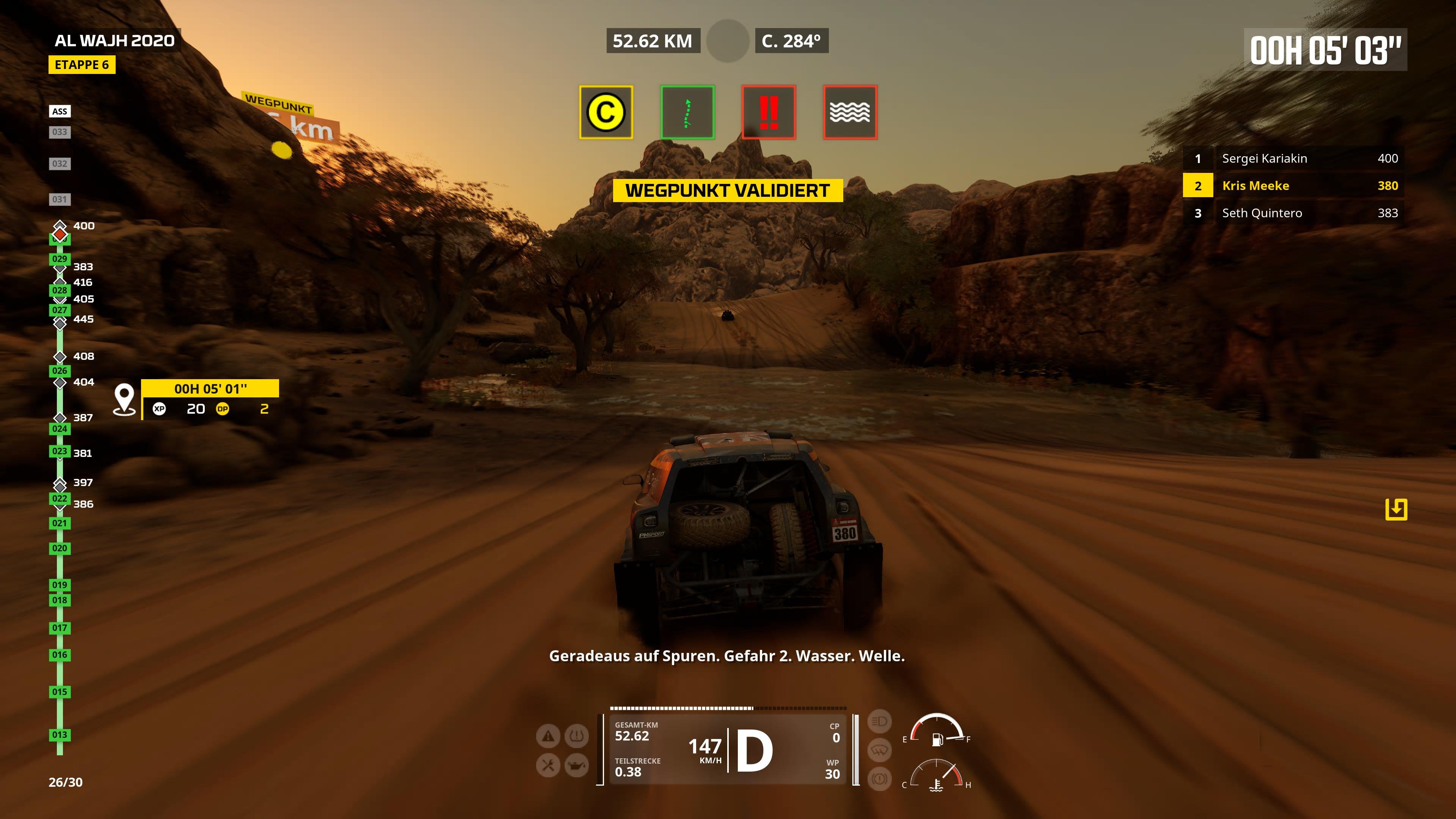Click the vehicle damage warning triangle icon

point(548,736)
